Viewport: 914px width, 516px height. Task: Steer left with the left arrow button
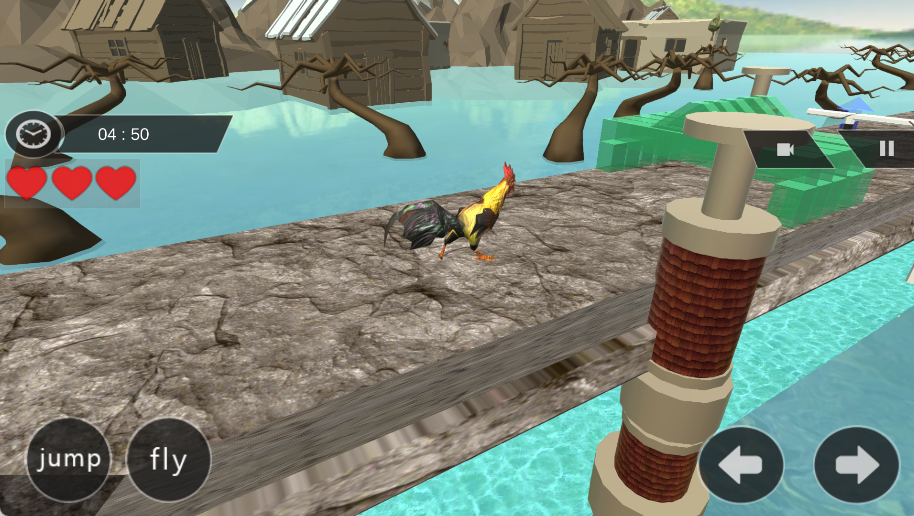[x=741, y=465]
